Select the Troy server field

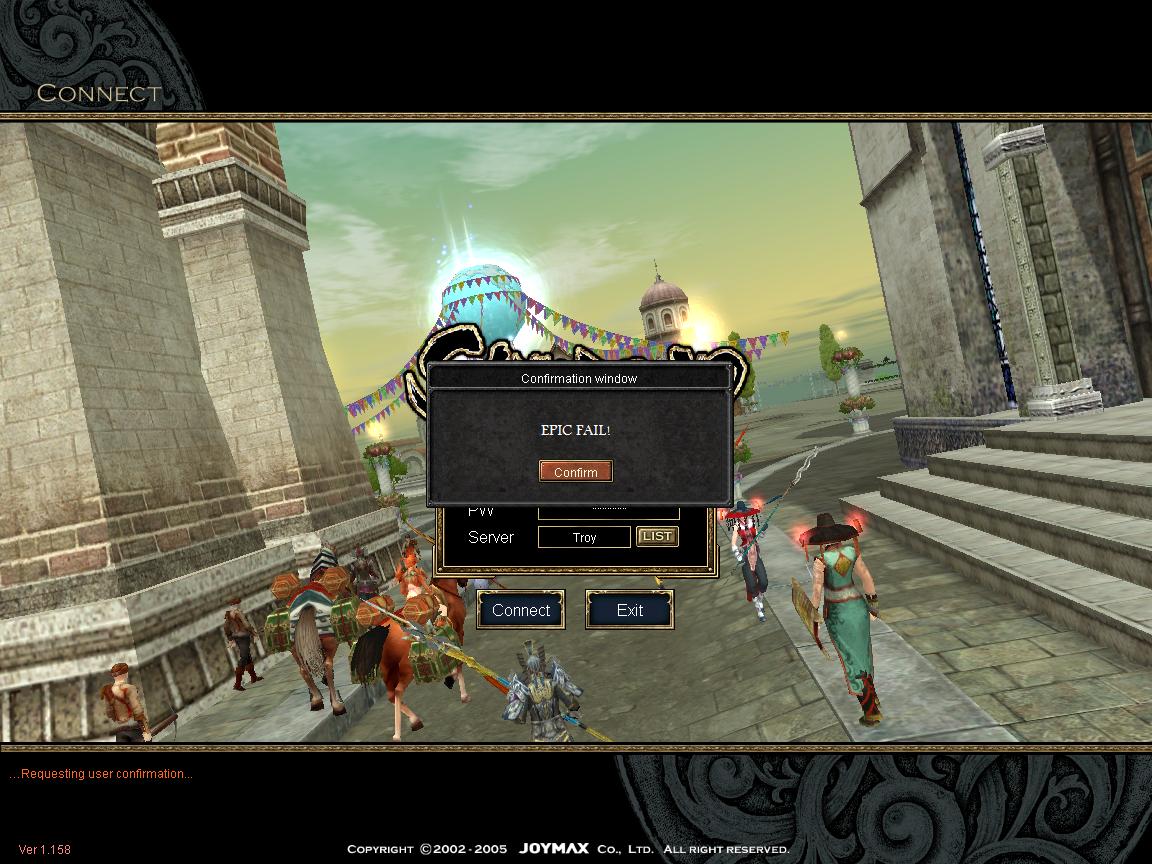(584, 538)
